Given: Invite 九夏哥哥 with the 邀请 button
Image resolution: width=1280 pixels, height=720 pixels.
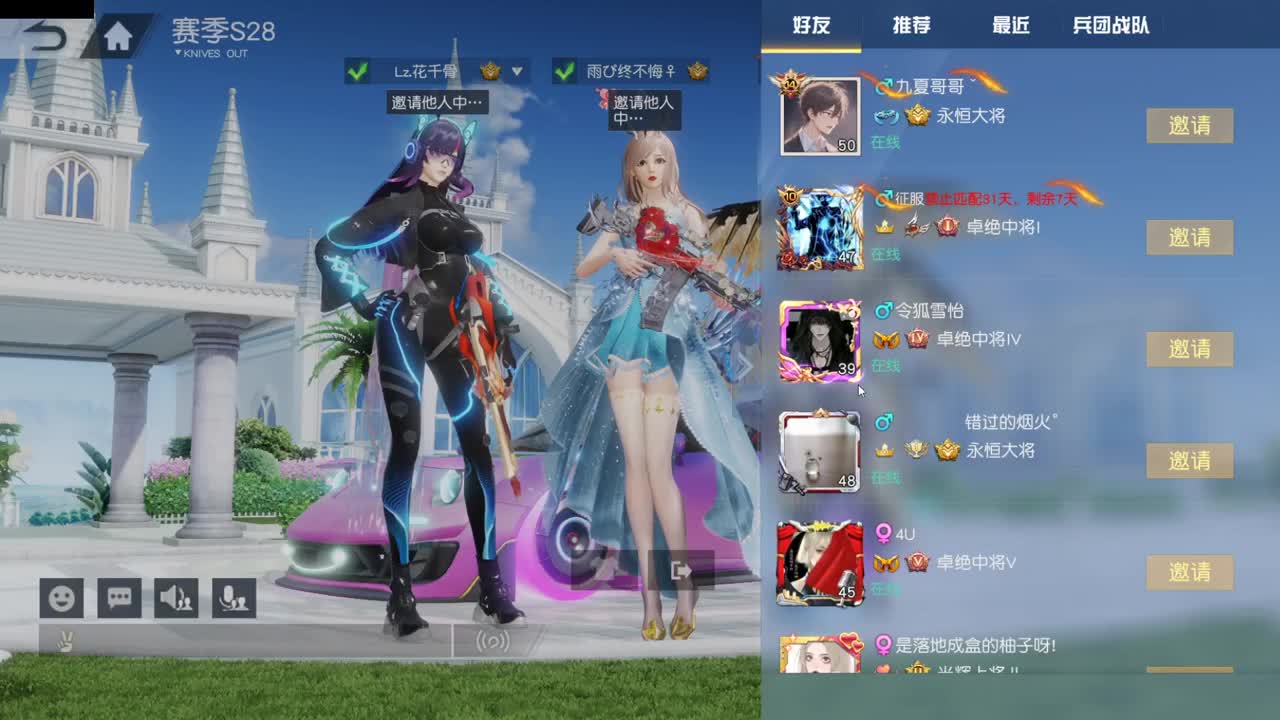Looking at the screenshot, I should point(1189,126).
